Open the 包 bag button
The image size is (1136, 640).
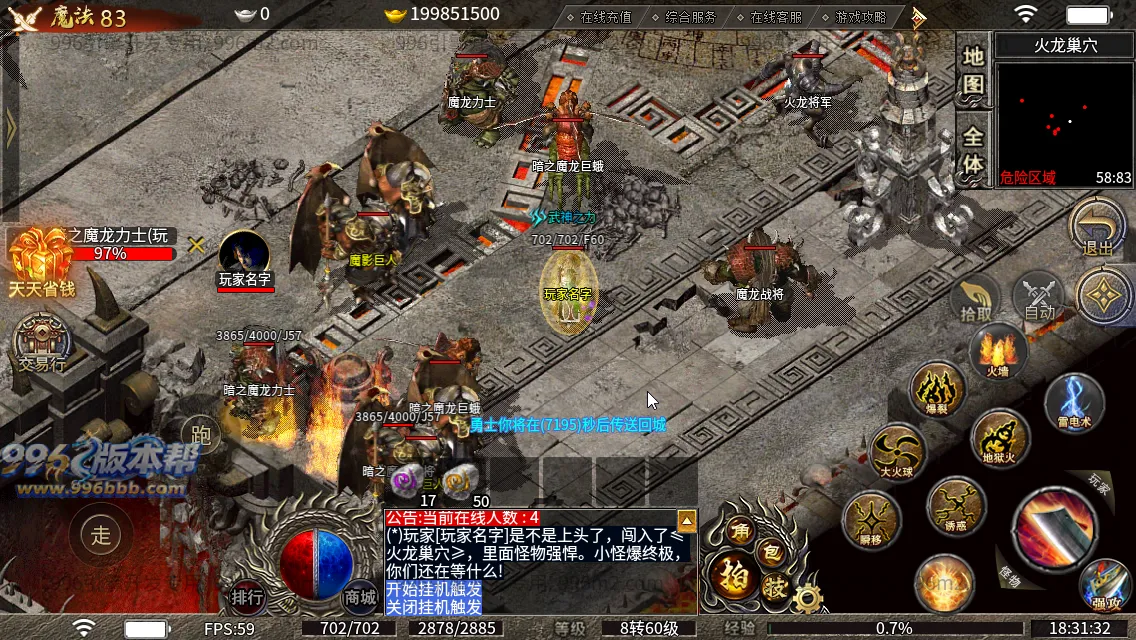coord(770,551)
